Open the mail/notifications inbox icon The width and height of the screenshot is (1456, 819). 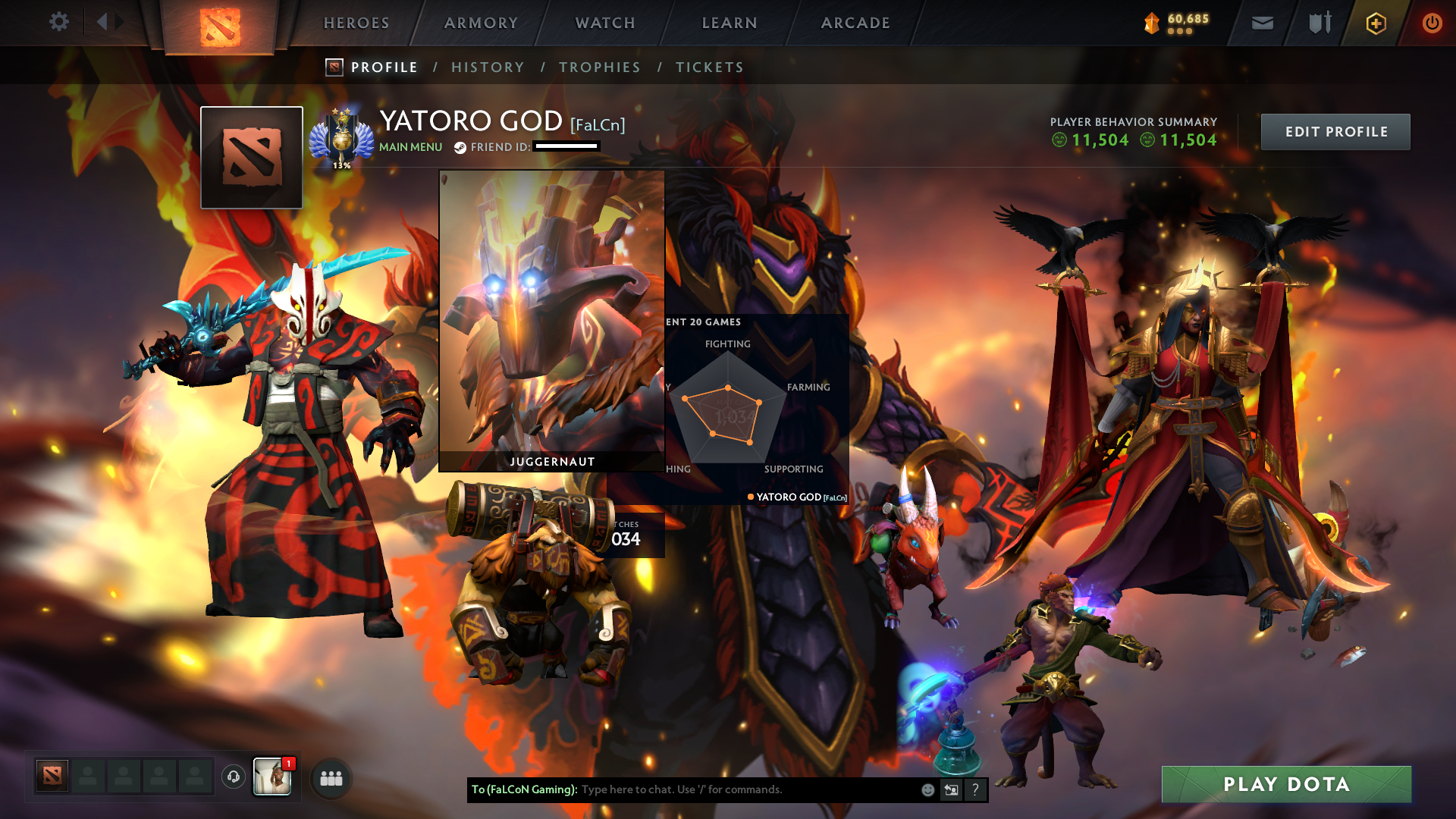click(x=1262, y=23)
